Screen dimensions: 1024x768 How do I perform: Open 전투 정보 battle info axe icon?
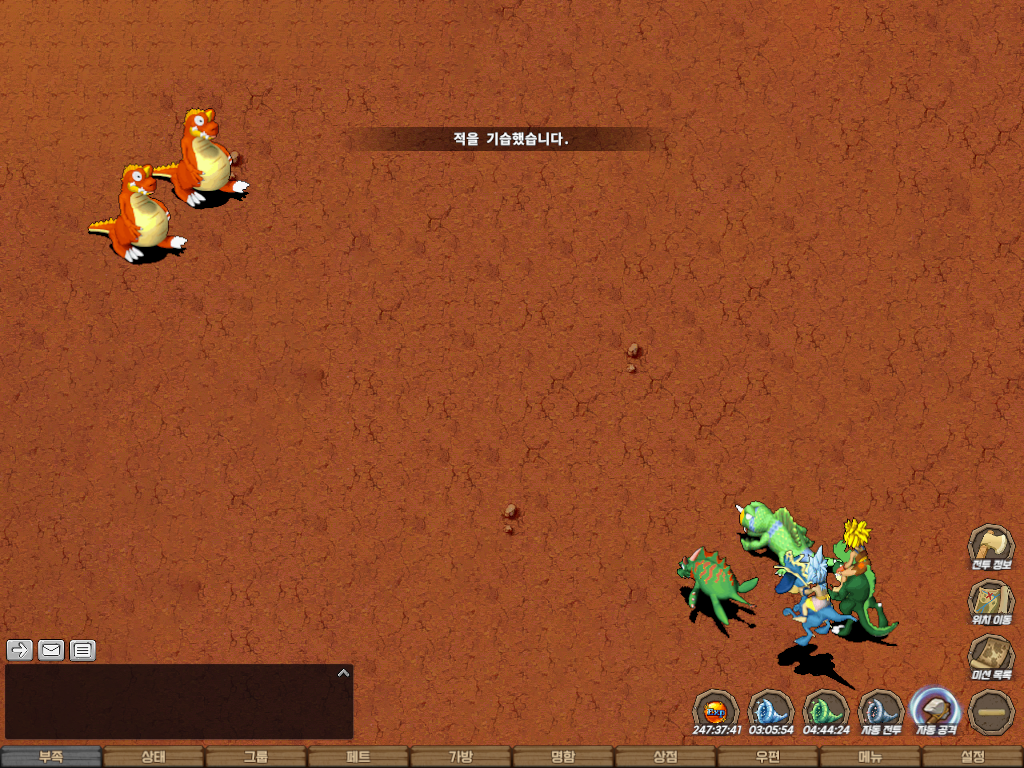coord(991,546)
